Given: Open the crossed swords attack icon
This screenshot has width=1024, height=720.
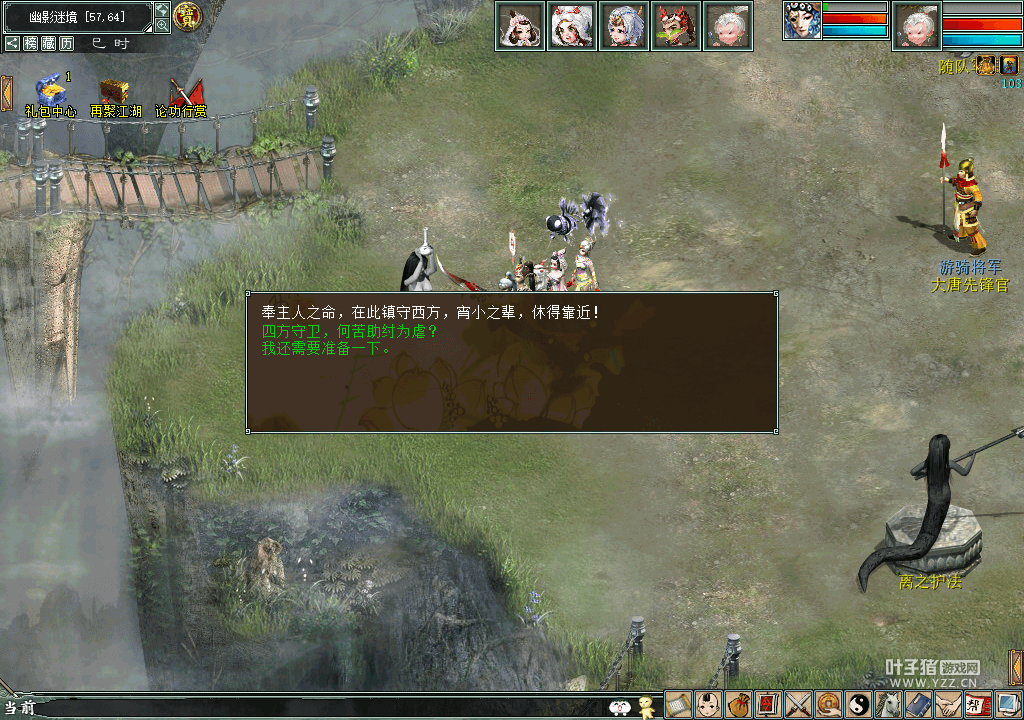Looking at the screenshot, I should point(799,705).
